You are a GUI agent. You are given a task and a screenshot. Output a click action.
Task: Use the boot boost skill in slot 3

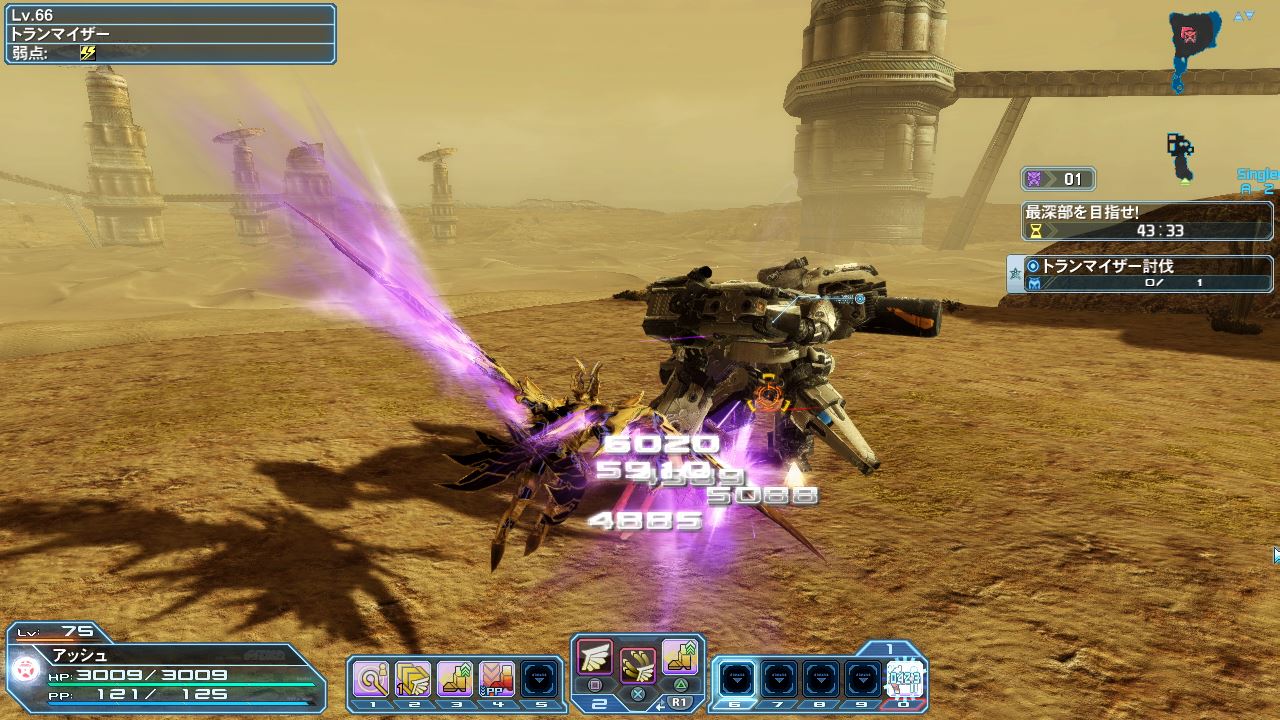click(455, 679)
